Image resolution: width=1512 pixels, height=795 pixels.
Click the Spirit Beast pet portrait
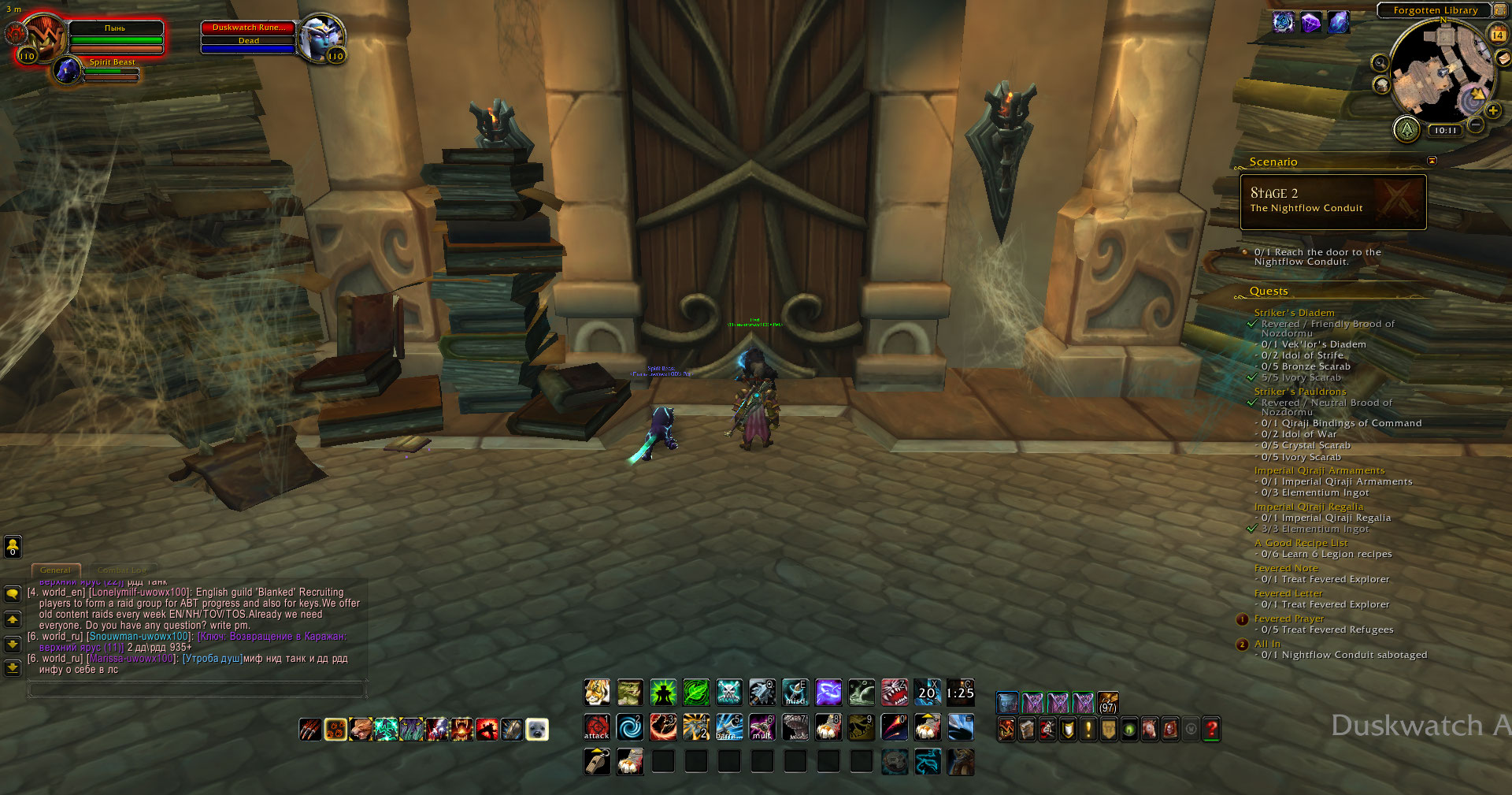(x=69, y=71)
